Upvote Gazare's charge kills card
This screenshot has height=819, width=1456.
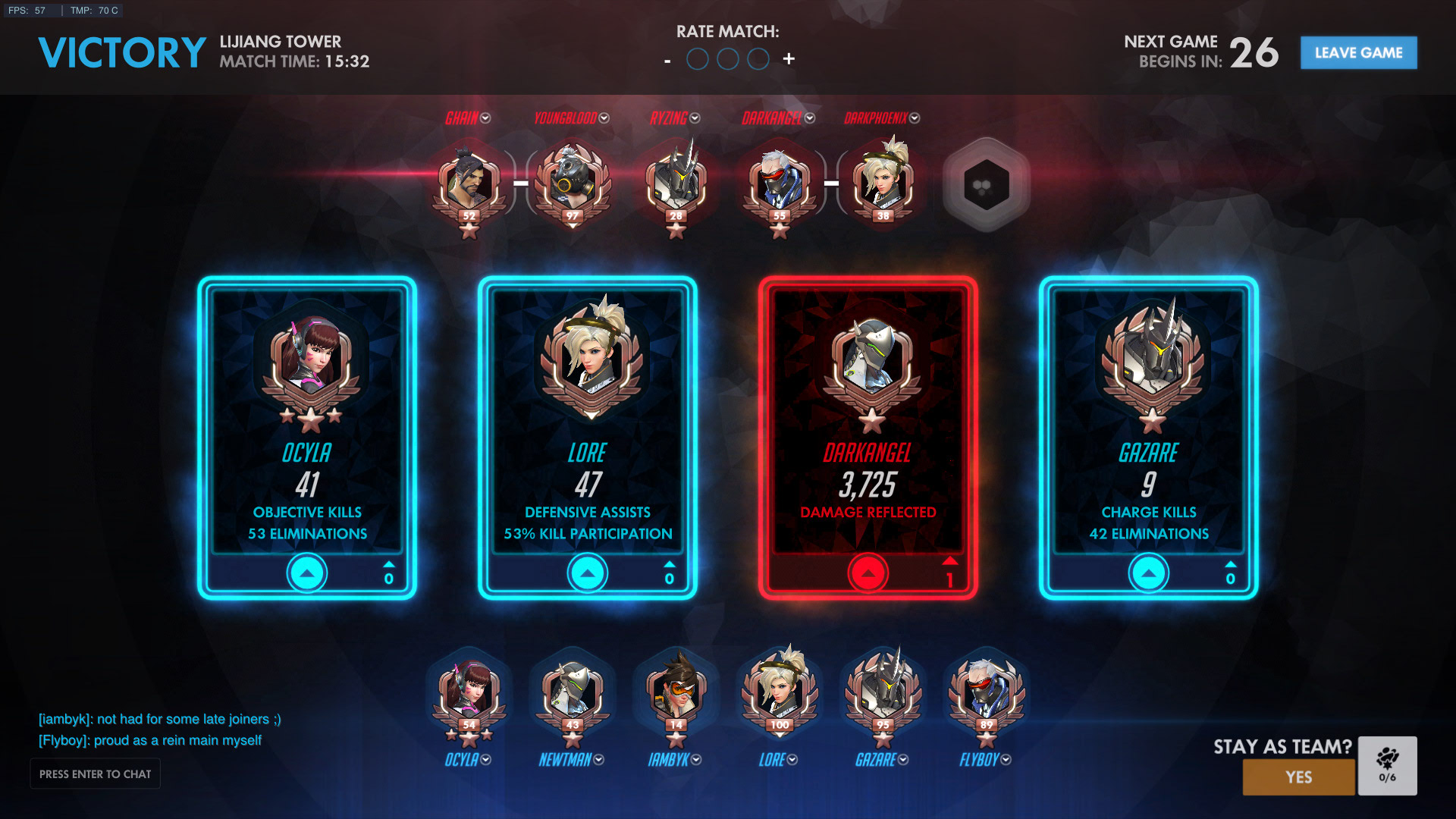tap(1149, 573)
